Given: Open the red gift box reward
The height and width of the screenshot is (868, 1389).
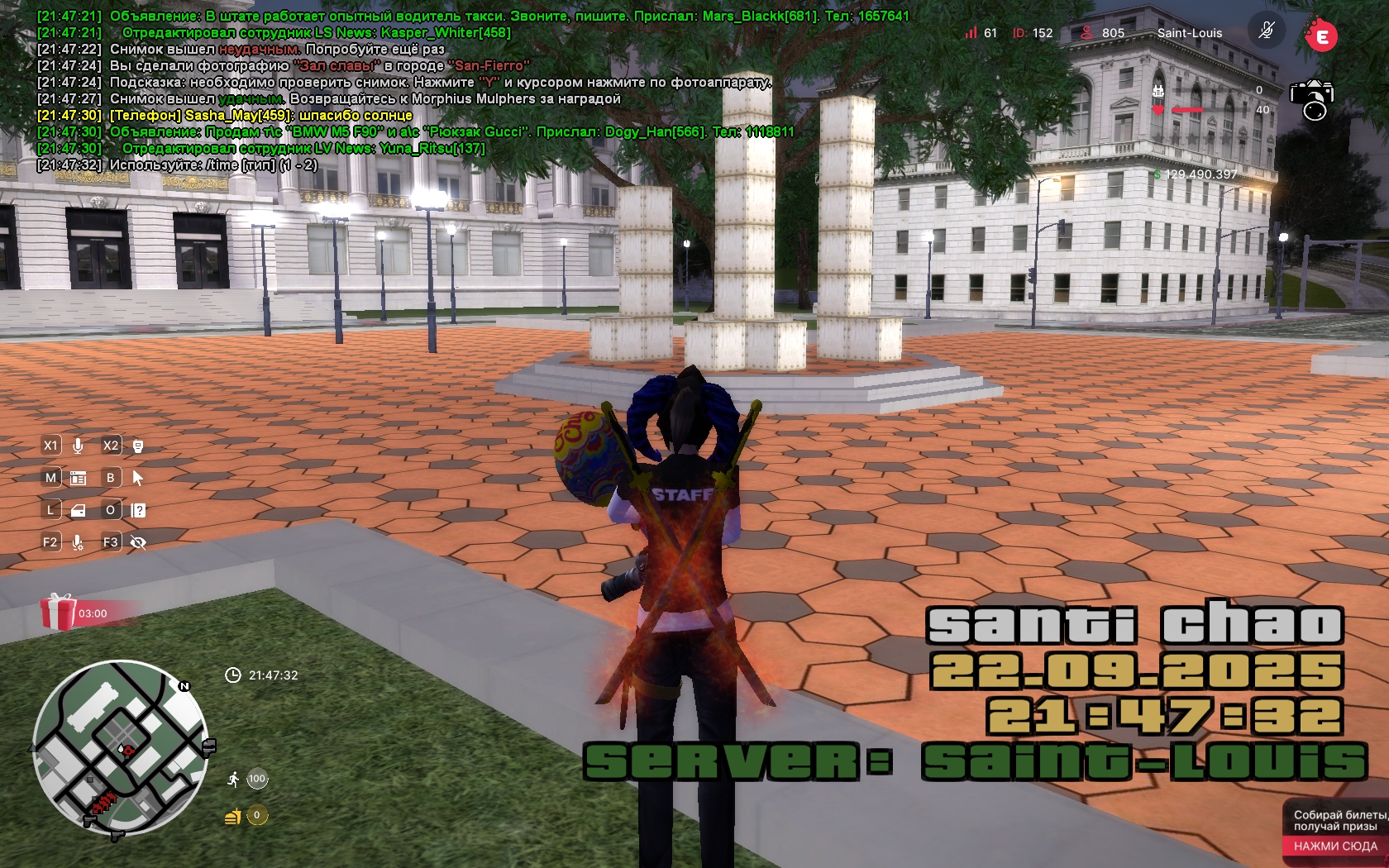Looking at the screenshot, I should point(58,613).
